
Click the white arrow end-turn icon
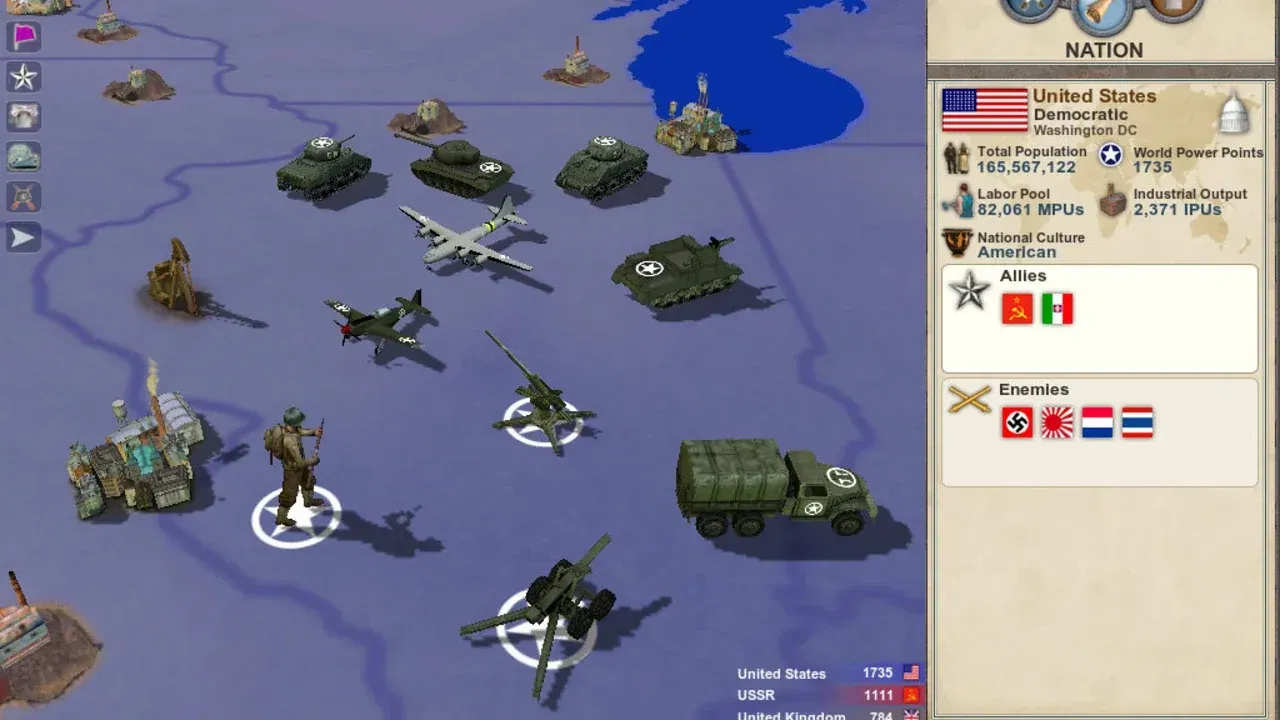[22, 237]
